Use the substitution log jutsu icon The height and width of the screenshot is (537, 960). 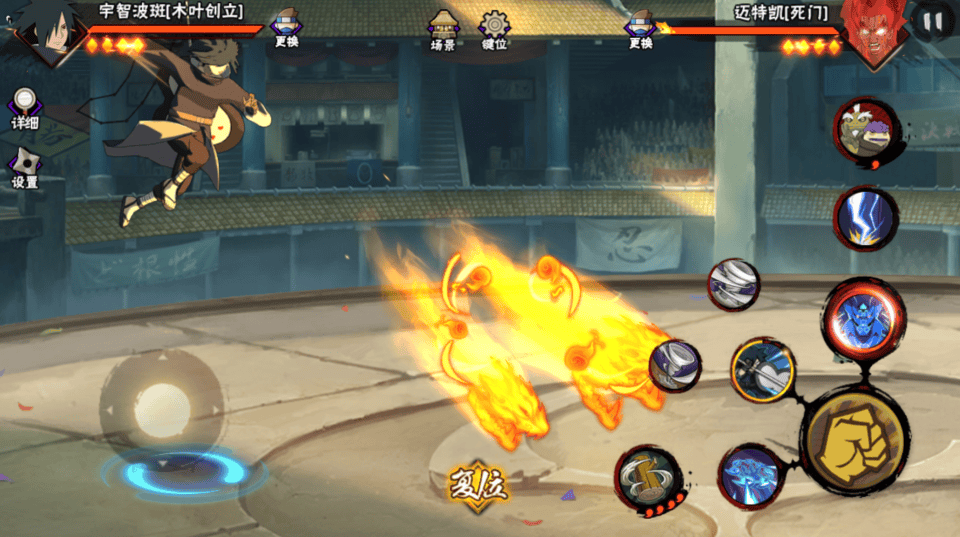[649, 480]
